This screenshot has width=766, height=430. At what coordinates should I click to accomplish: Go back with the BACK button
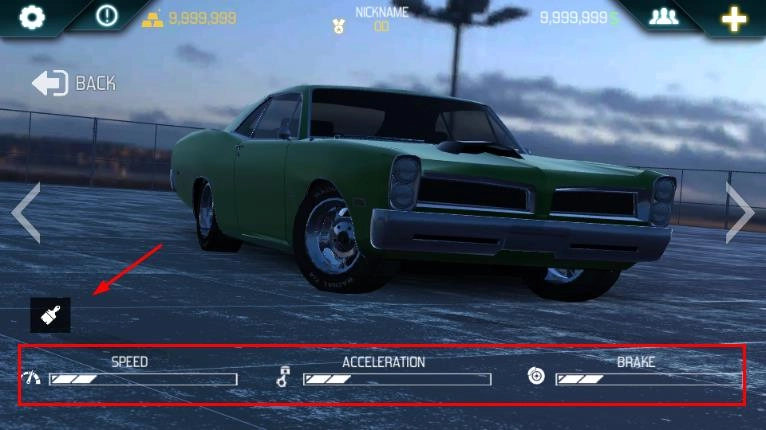(74, 83)
